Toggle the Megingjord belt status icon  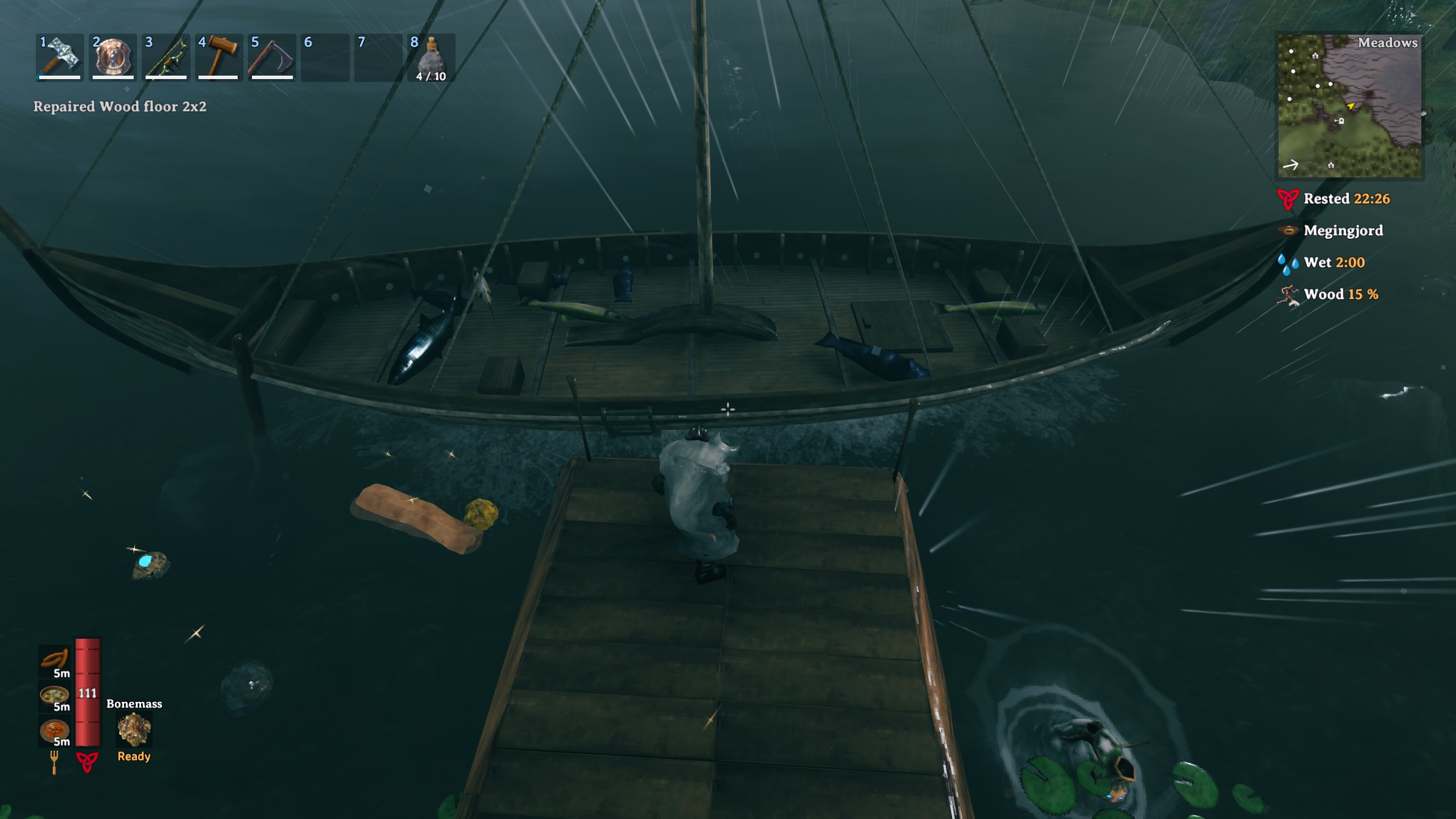tap(1289, 230)
